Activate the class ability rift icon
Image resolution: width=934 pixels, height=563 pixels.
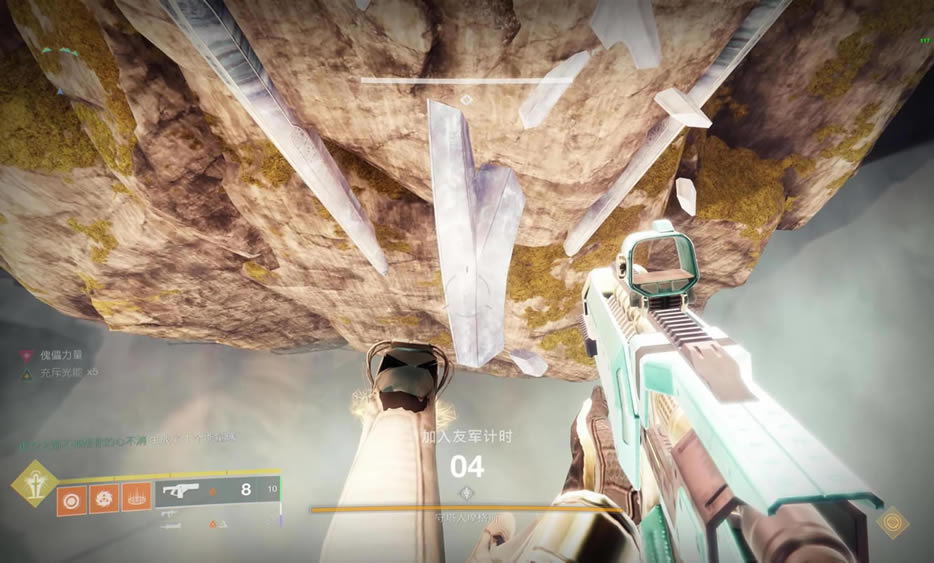pos(136,497)
